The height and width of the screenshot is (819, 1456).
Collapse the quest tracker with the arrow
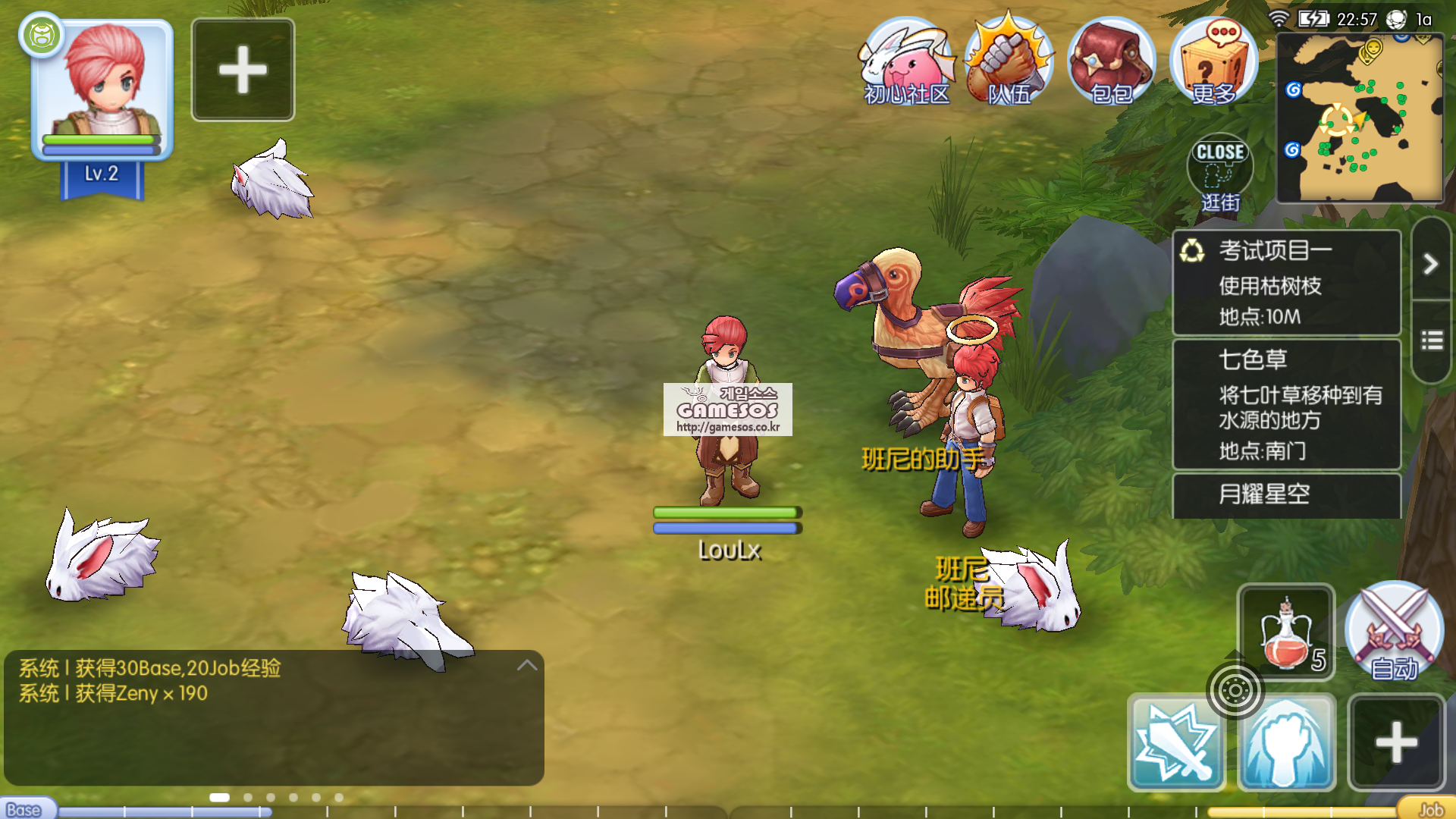[1431, 263]
